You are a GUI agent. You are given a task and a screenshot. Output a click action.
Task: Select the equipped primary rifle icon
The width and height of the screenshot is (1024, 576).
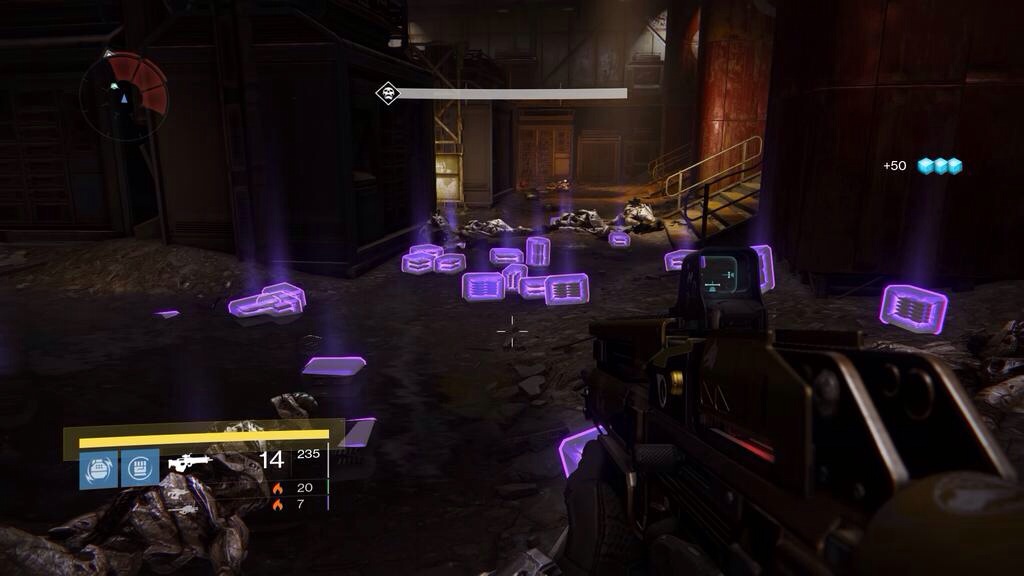point(190,462)
